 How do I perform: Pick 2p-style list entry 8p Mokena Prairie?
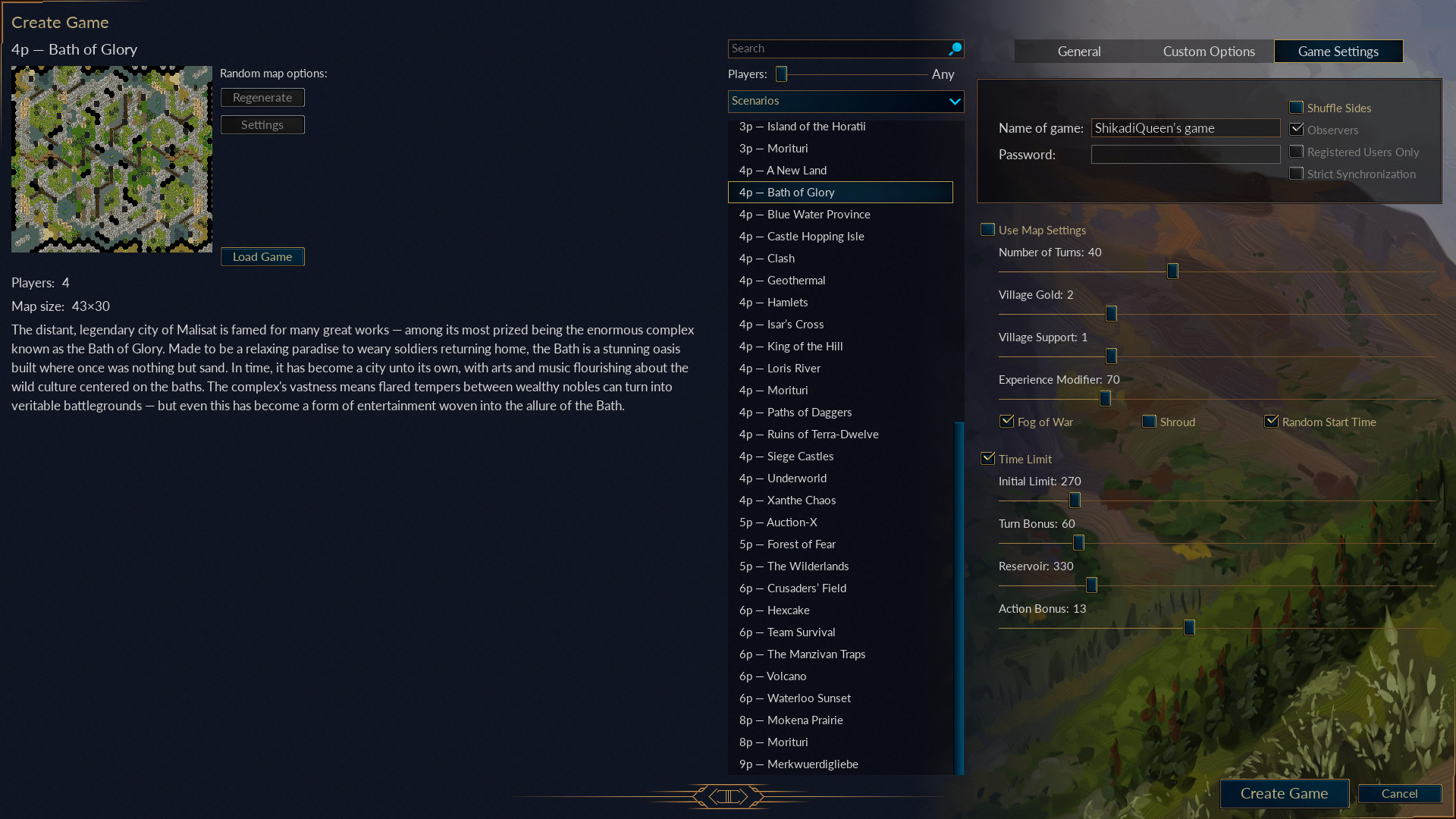(805, 720)
